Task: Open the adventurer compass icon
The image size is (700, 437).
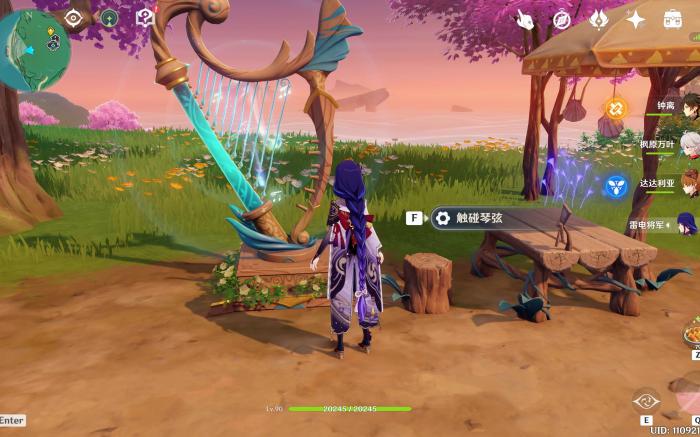Action: [562, 19]
